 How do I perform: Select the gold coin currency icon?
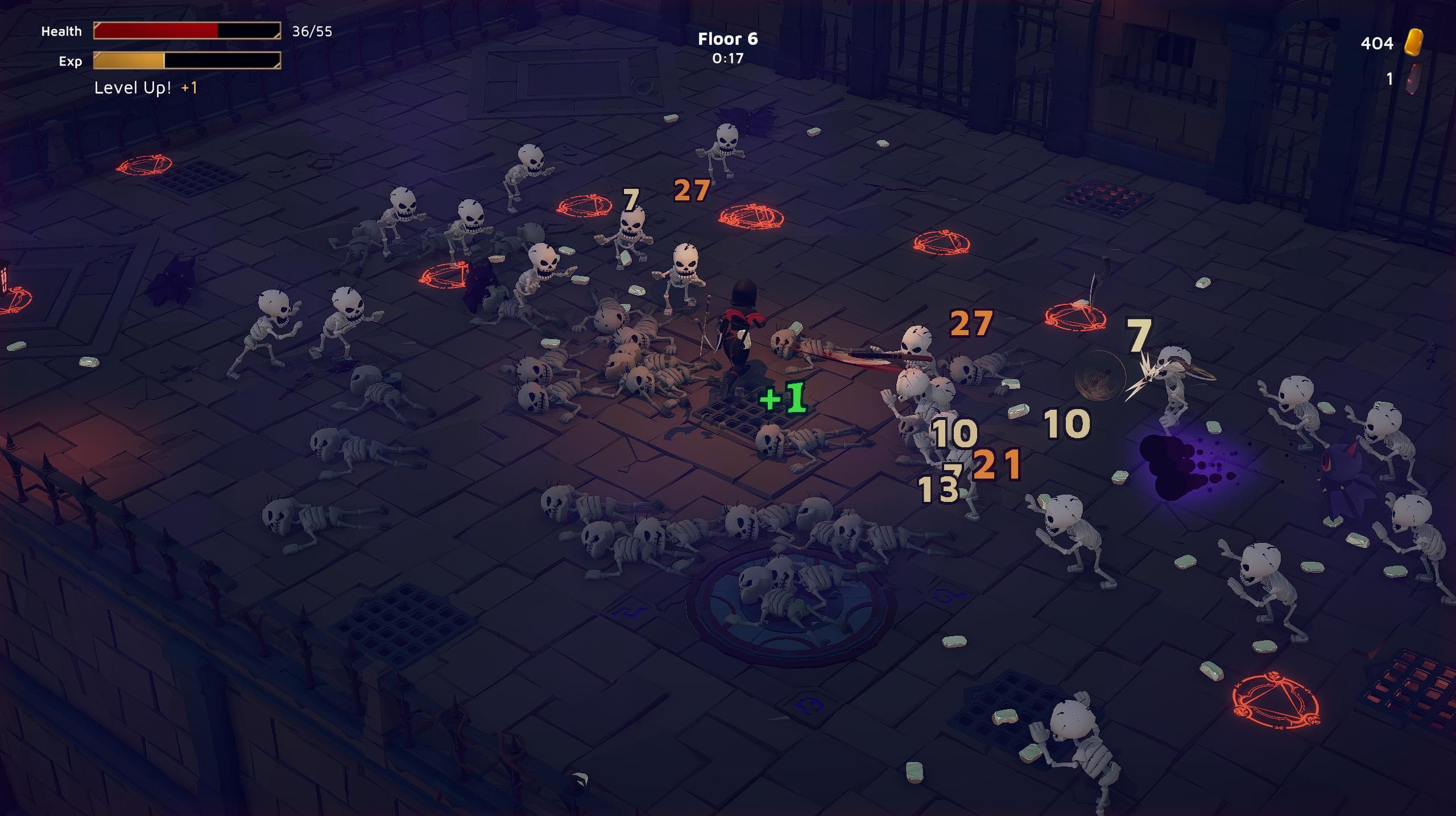click(x=1414, y=42)
